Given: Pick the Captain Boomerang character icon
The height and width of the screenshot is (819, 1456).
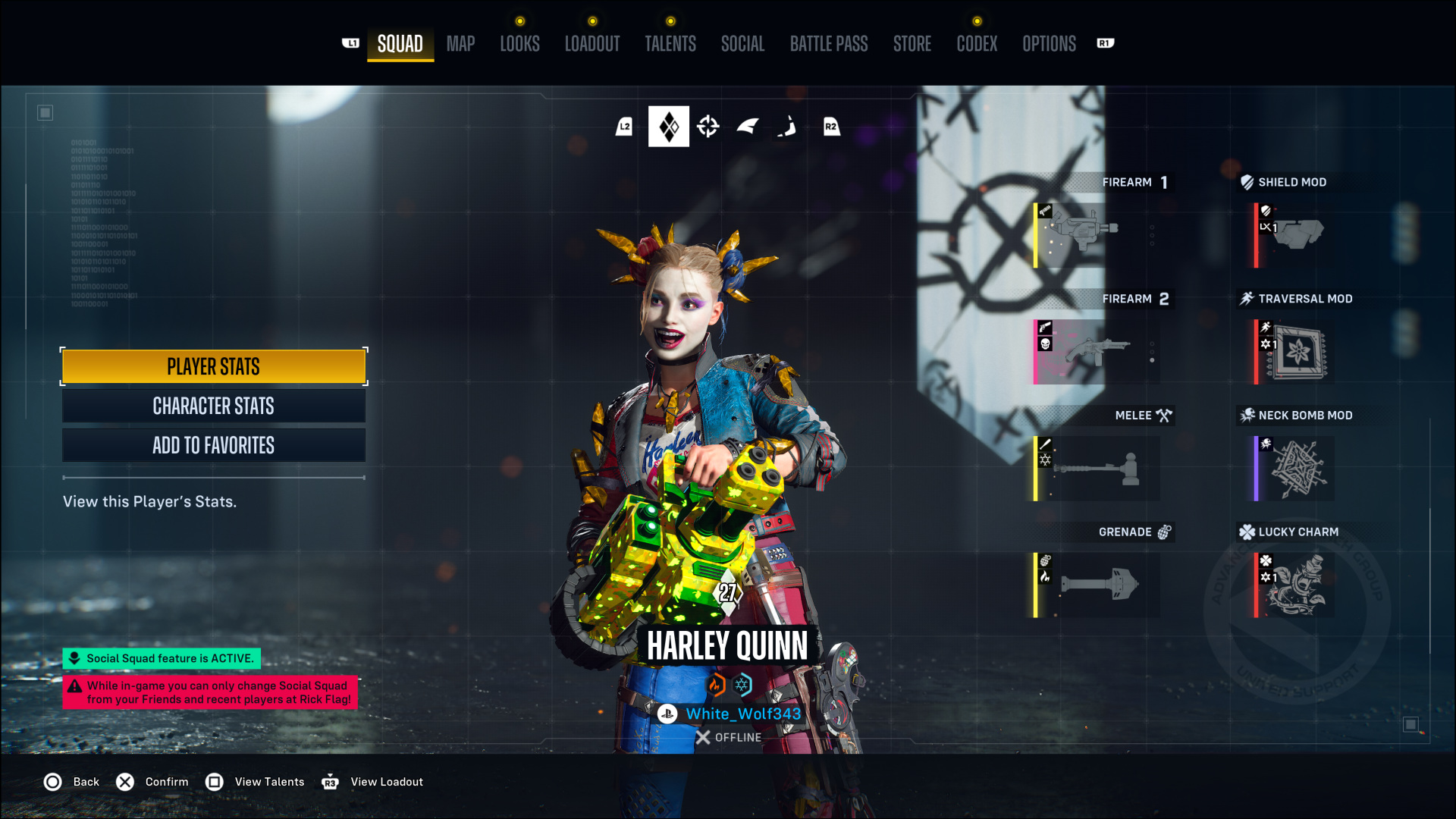Looking at the screenshot, I should point(787,127).
